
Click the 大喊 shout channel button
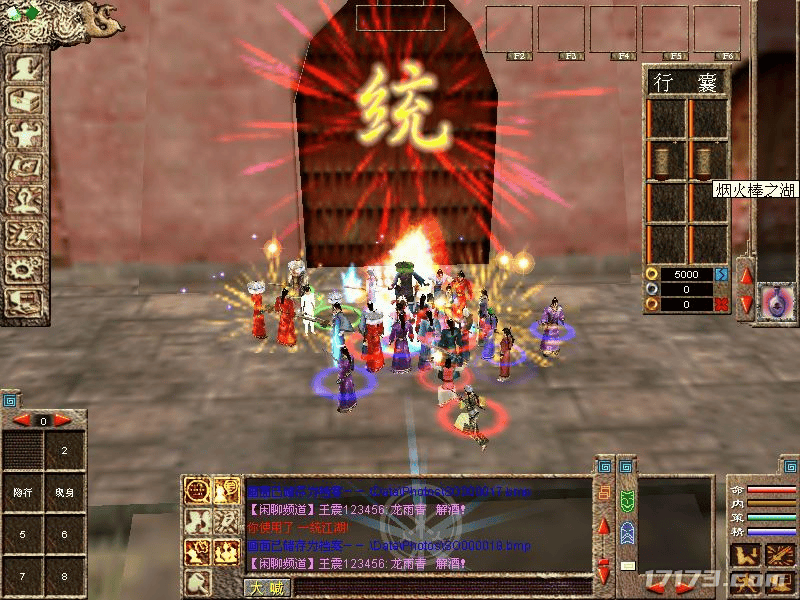[263, 588]
